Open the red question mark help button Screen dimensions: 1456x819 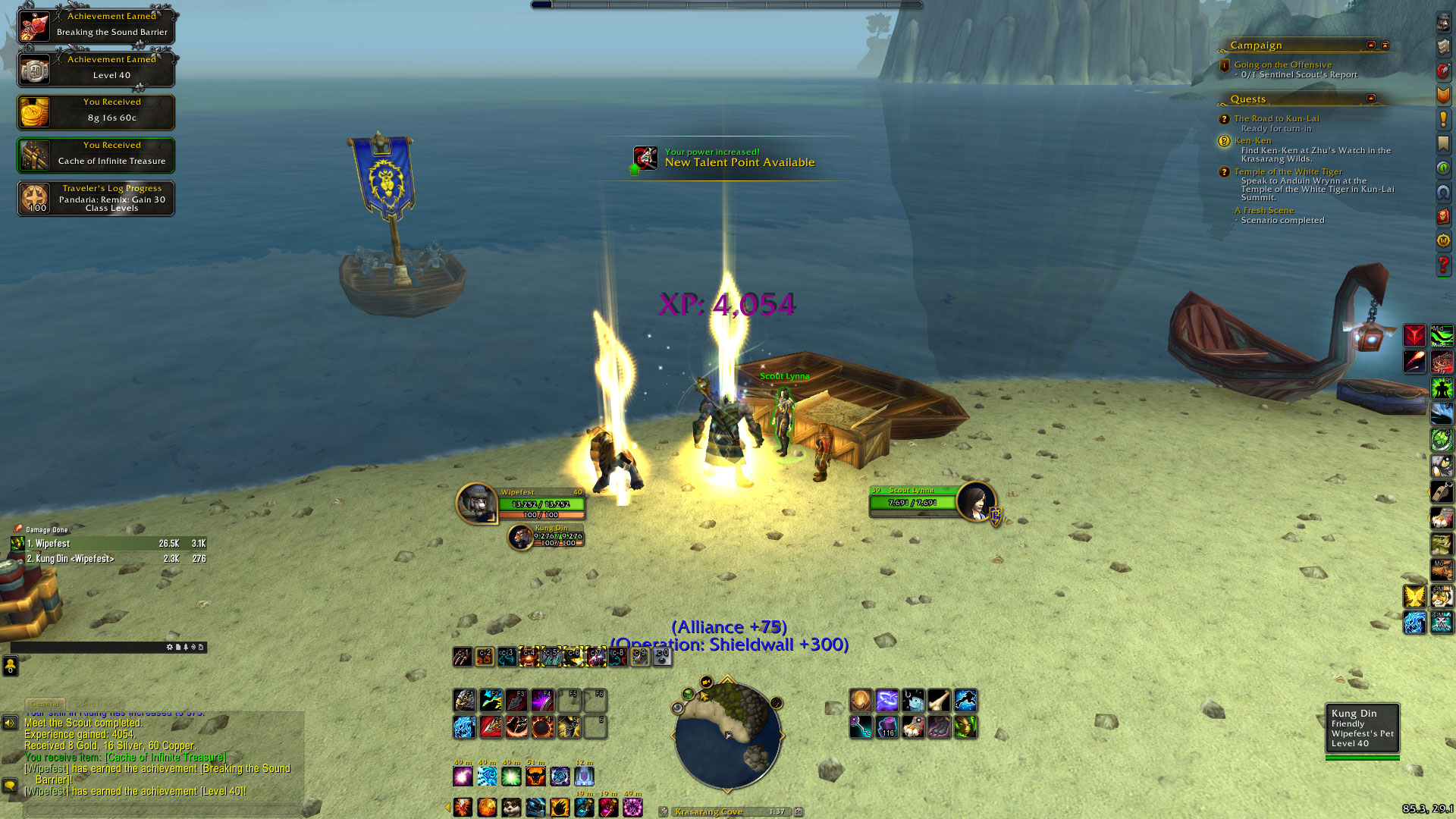click(x=1443, y=265)
